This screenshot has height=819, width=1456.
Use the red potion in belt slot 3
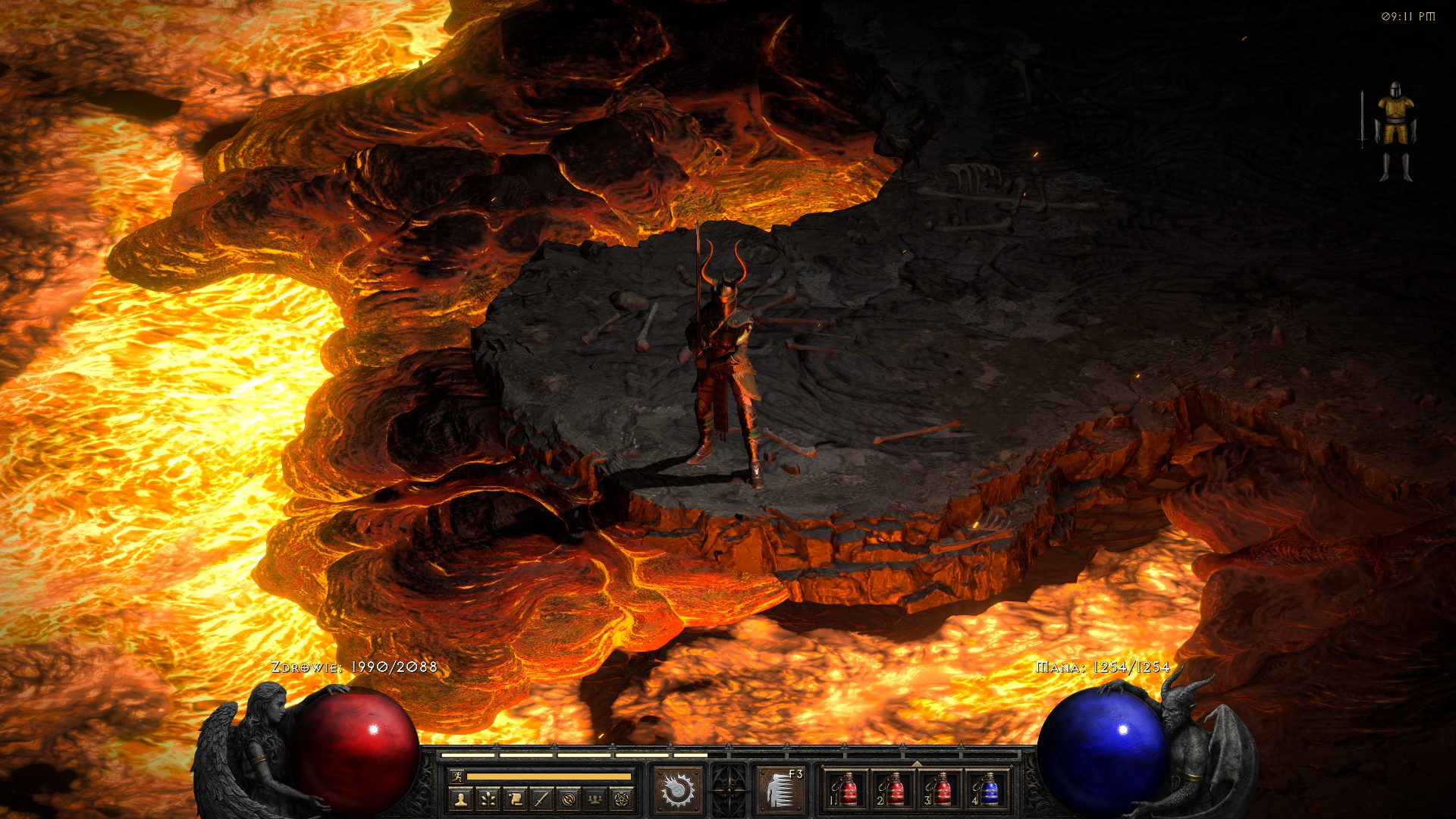pyautogui.click(x=940, y=790)
